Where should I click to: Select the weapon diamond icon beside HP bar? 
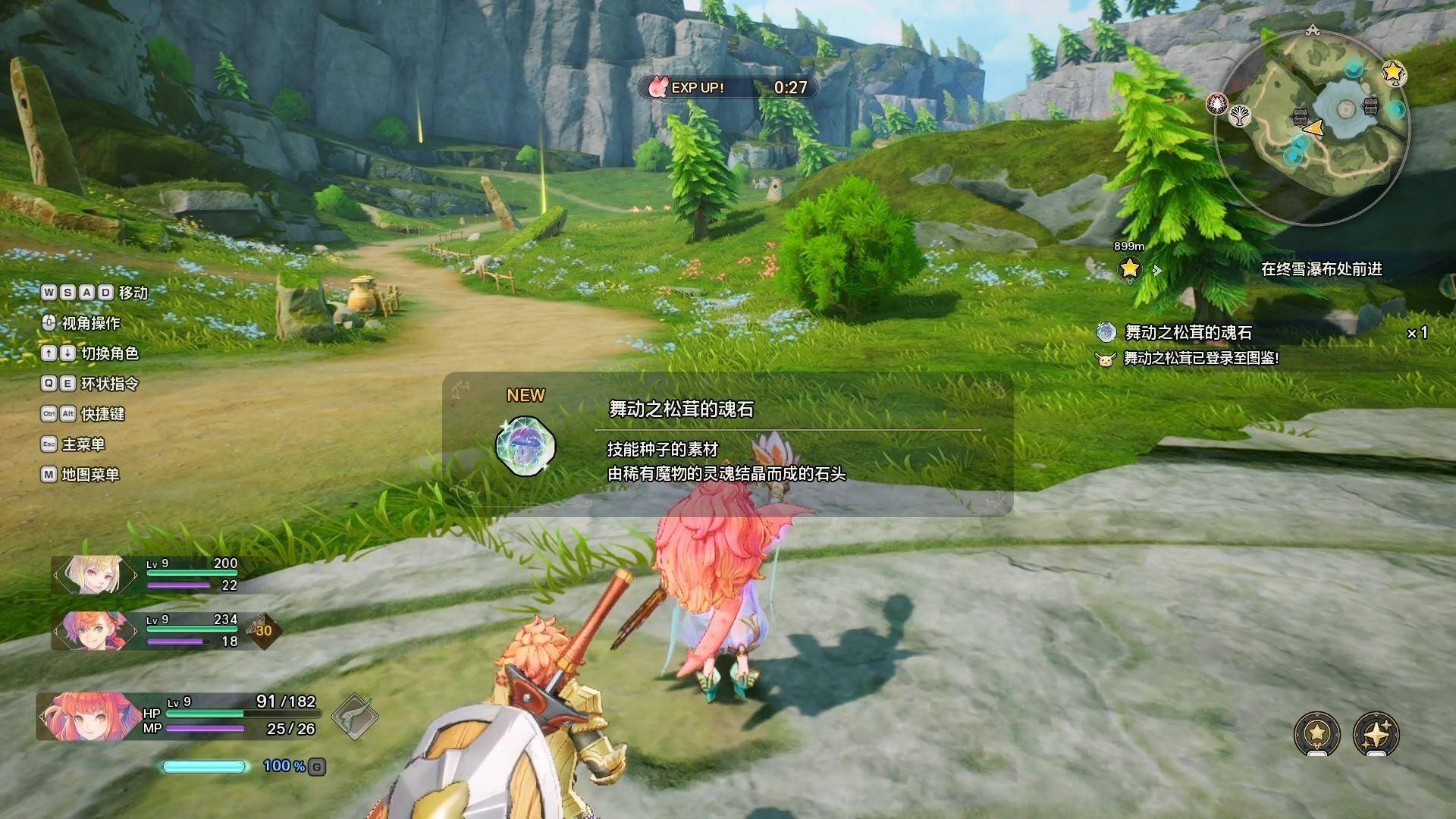click(x=355, y=716)
